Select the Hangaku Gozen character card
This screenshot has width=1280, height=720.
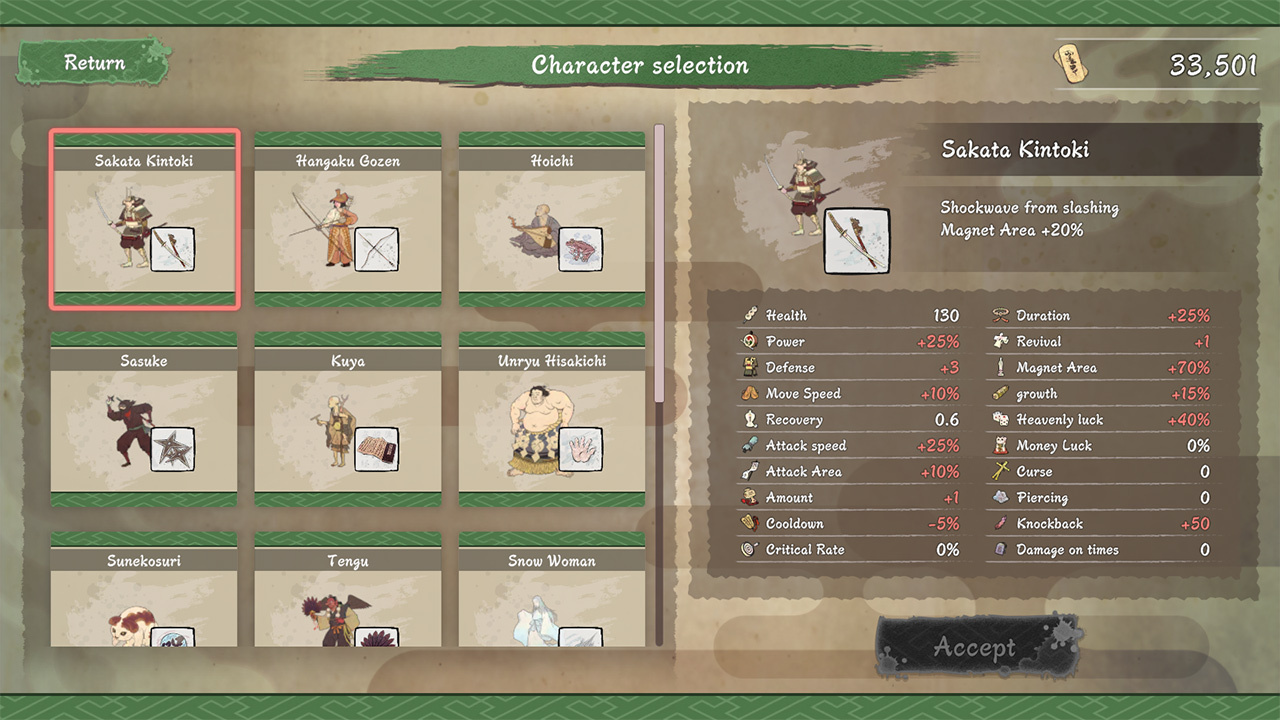pyautogui.click(x=347, y=216)
